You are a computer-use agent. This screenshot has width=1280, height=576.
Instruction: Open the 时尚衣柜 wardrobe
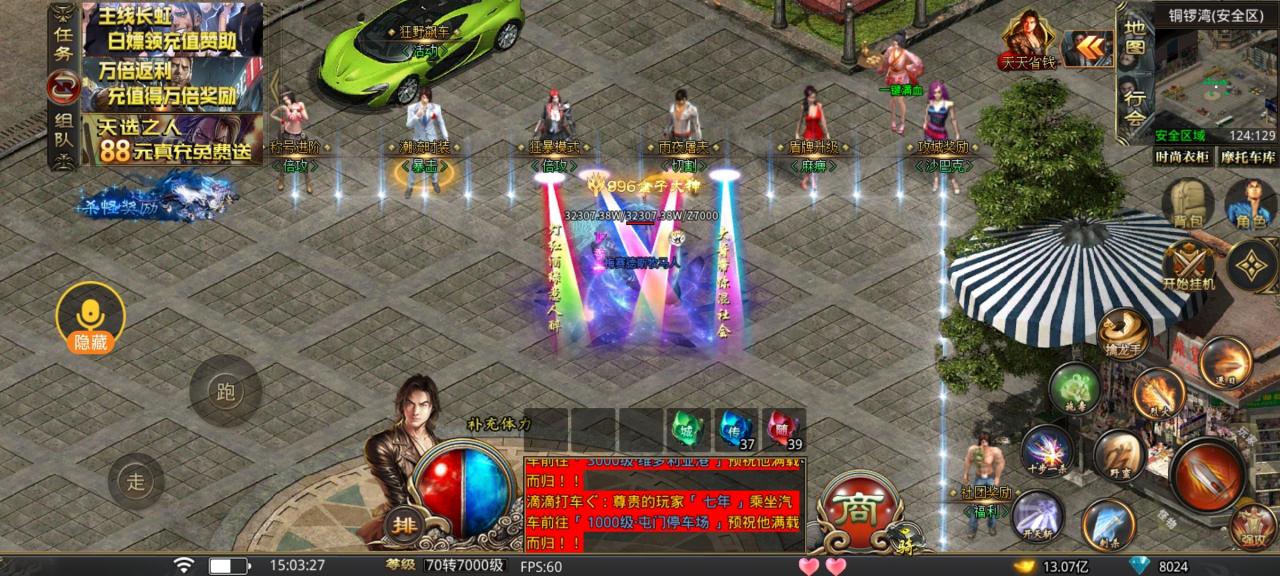point(1184,157)
